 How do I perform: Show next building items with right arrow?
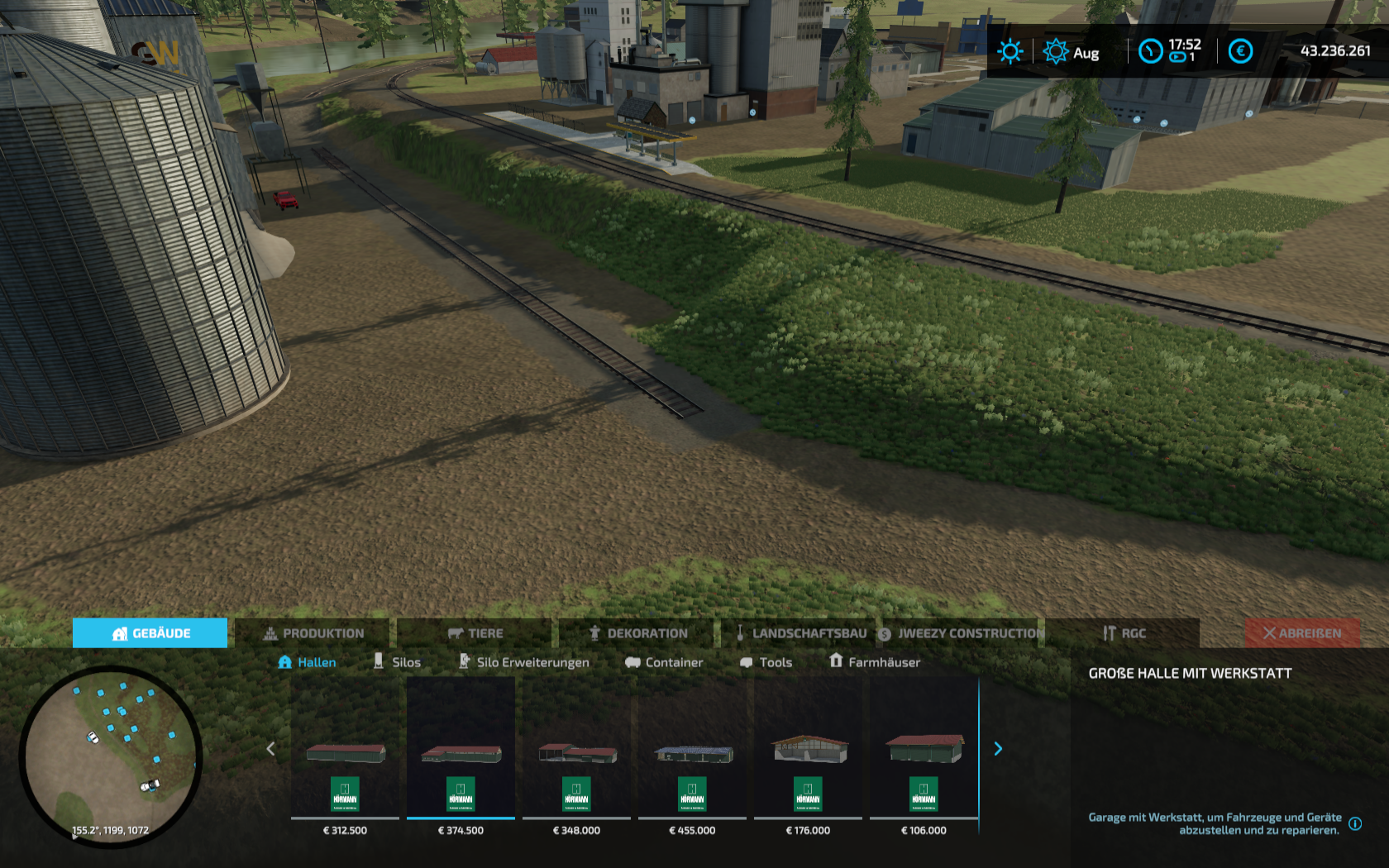coord(998,749)
